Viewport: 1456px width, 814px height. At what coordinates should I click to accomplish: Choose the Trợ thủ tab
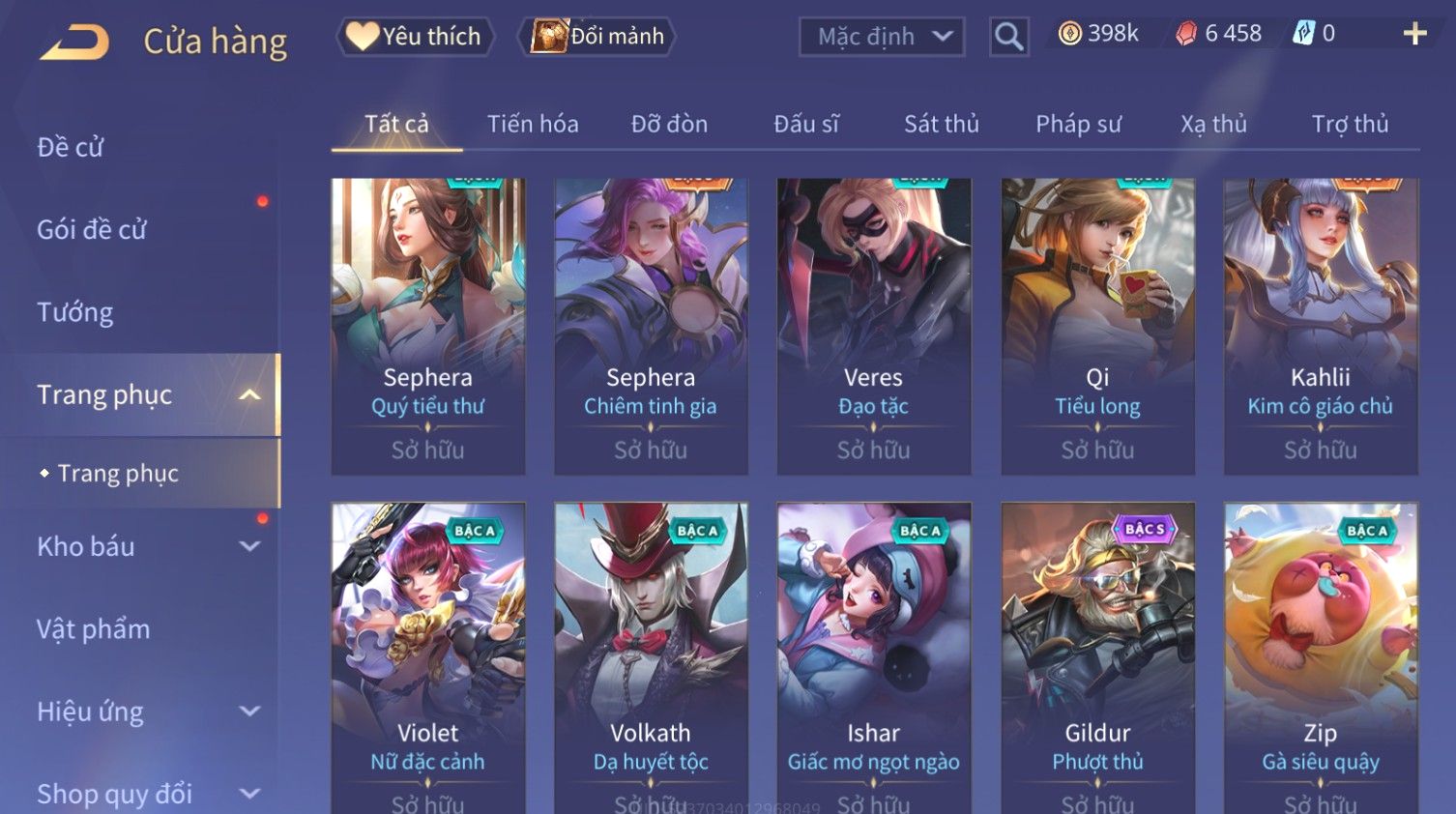[x=1350, y=124]
